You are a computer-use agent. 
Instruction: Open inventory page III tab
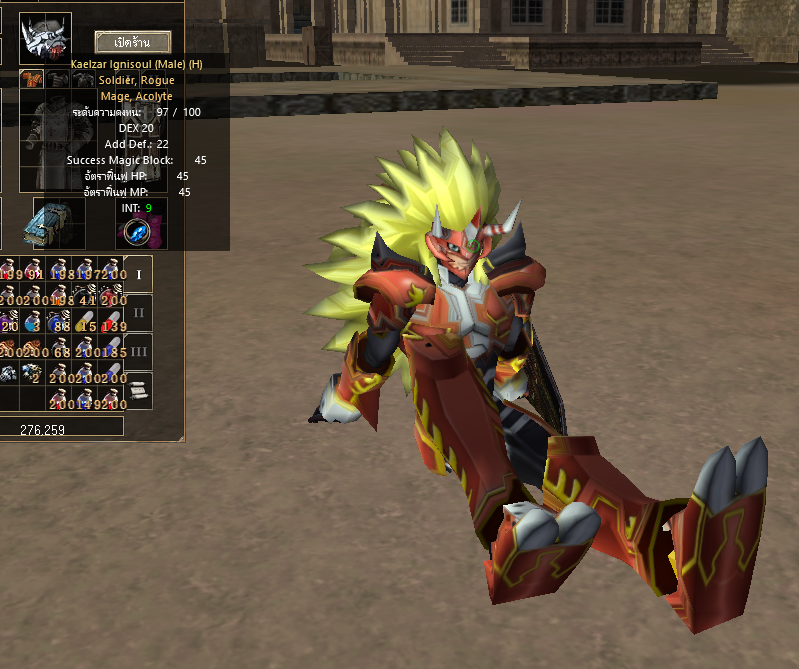tap(139, 351)
